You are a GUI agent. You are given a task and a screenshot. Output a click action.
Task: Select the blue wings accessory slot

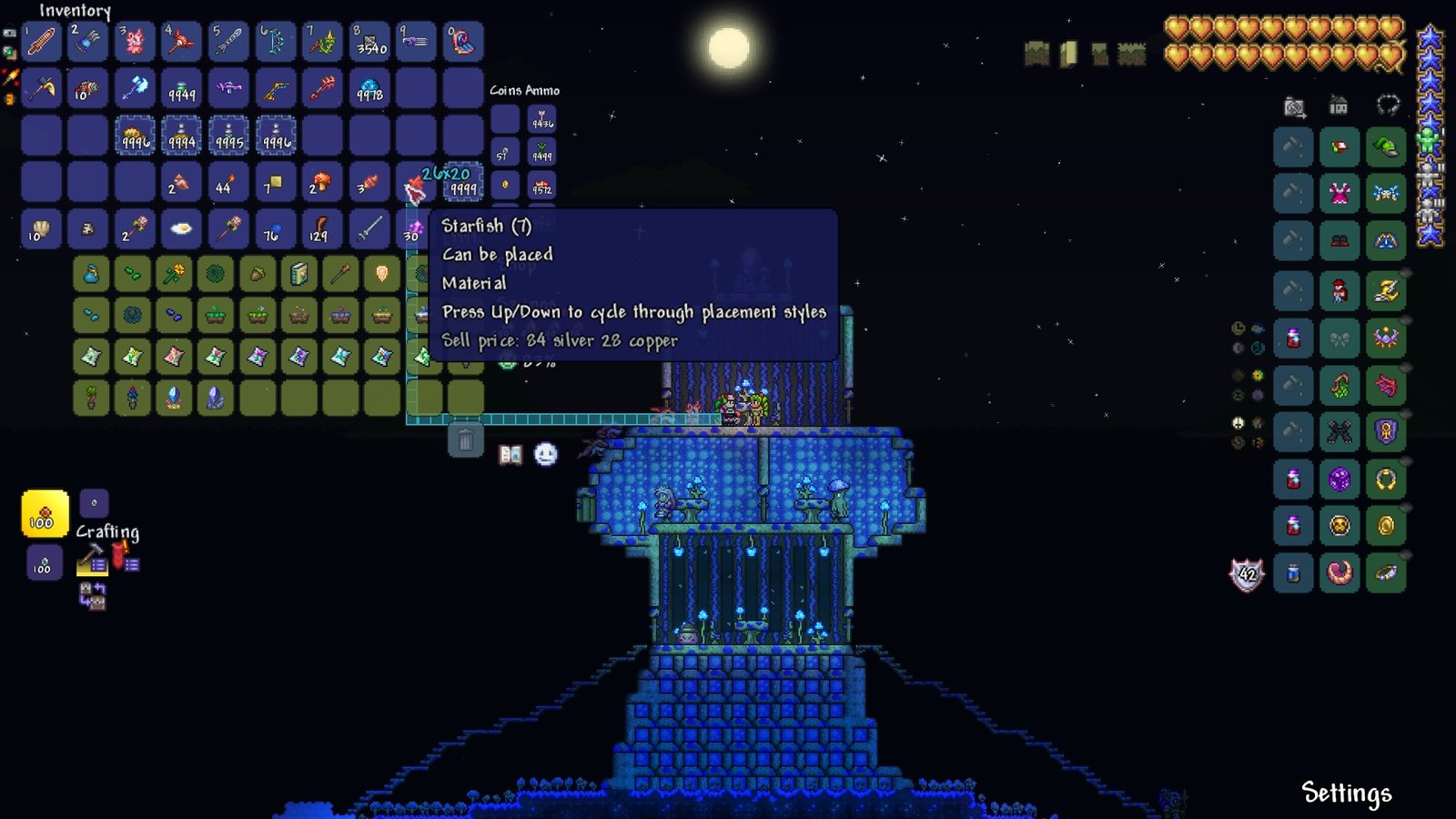(x=1384, y=191)
